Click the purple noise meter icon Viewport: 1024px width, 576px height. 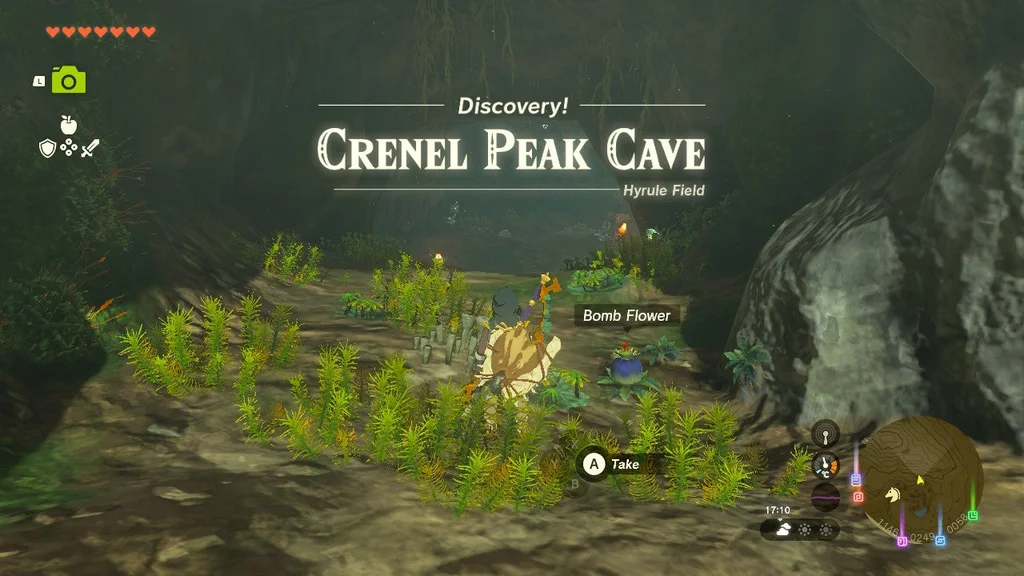tap(825, 496)
